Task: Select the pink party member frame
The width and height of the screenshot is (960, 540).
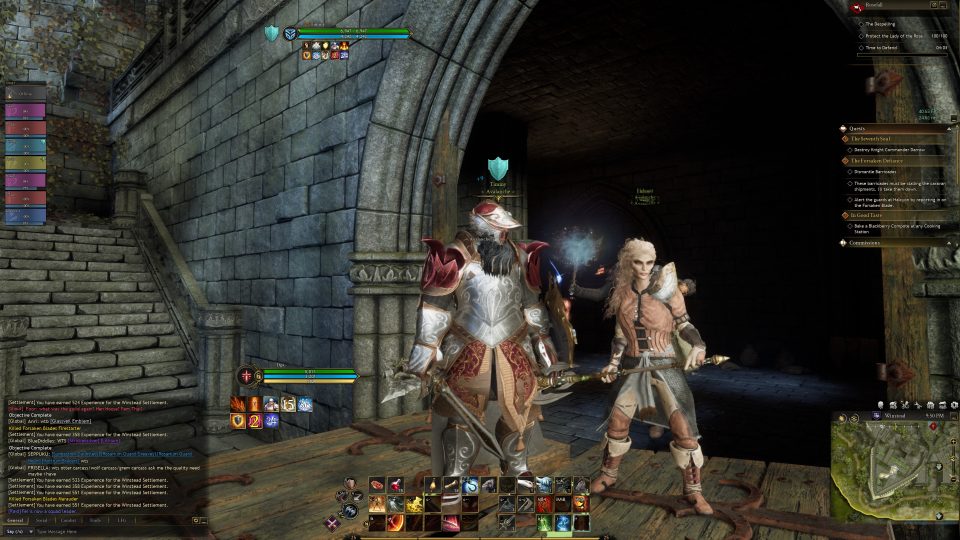Action: [x=26, y=112]
